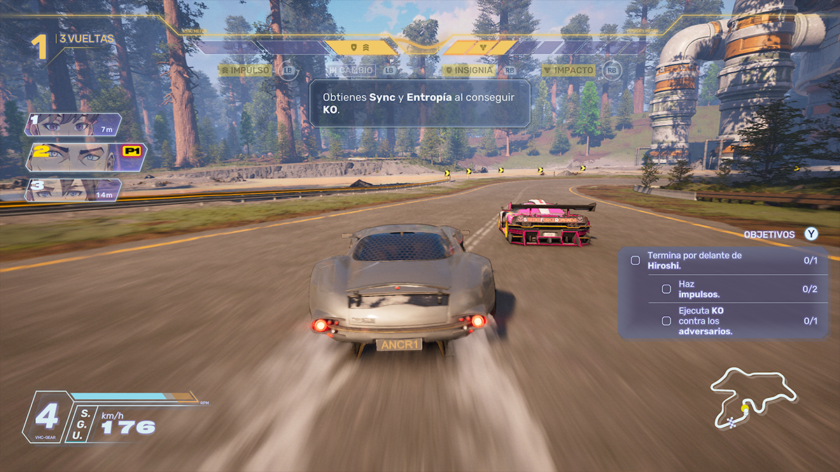
Task: Click the Sync and Entropía hint box
Action: pyautogui.click(x=419, y=103)
